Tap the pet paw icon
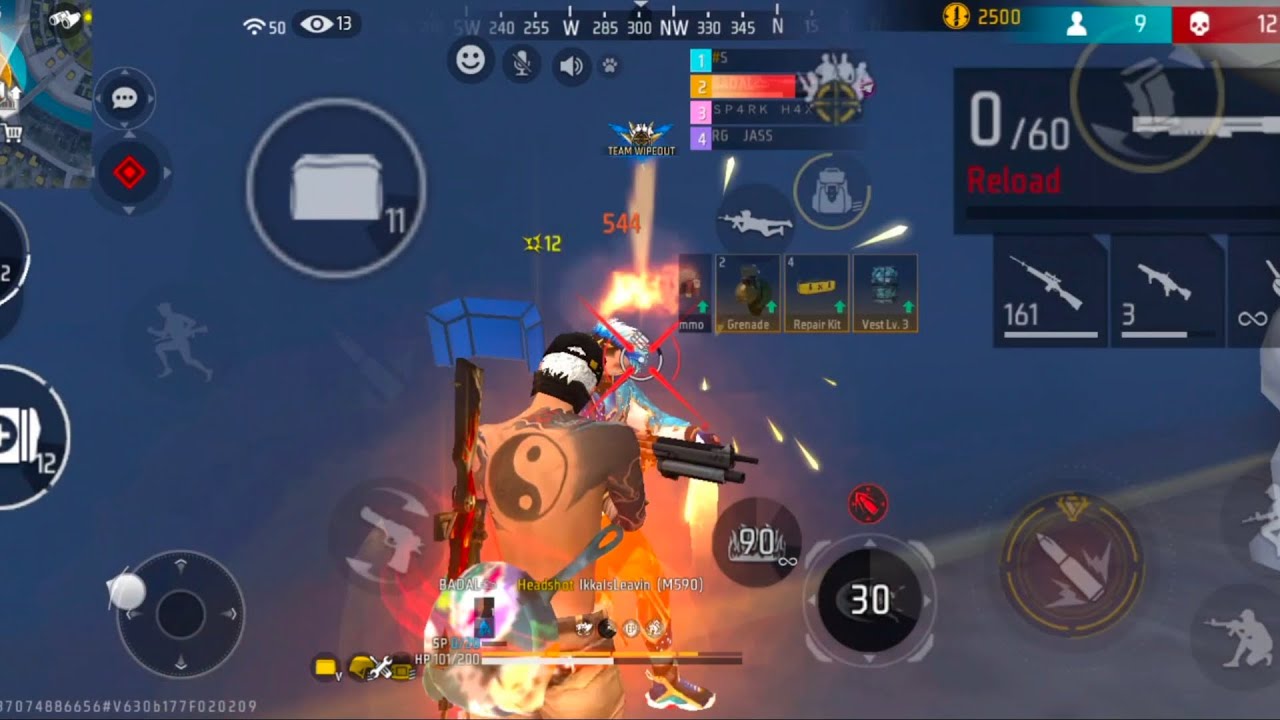This screenshot has height=720, width=1280. (x=609, y=67)
